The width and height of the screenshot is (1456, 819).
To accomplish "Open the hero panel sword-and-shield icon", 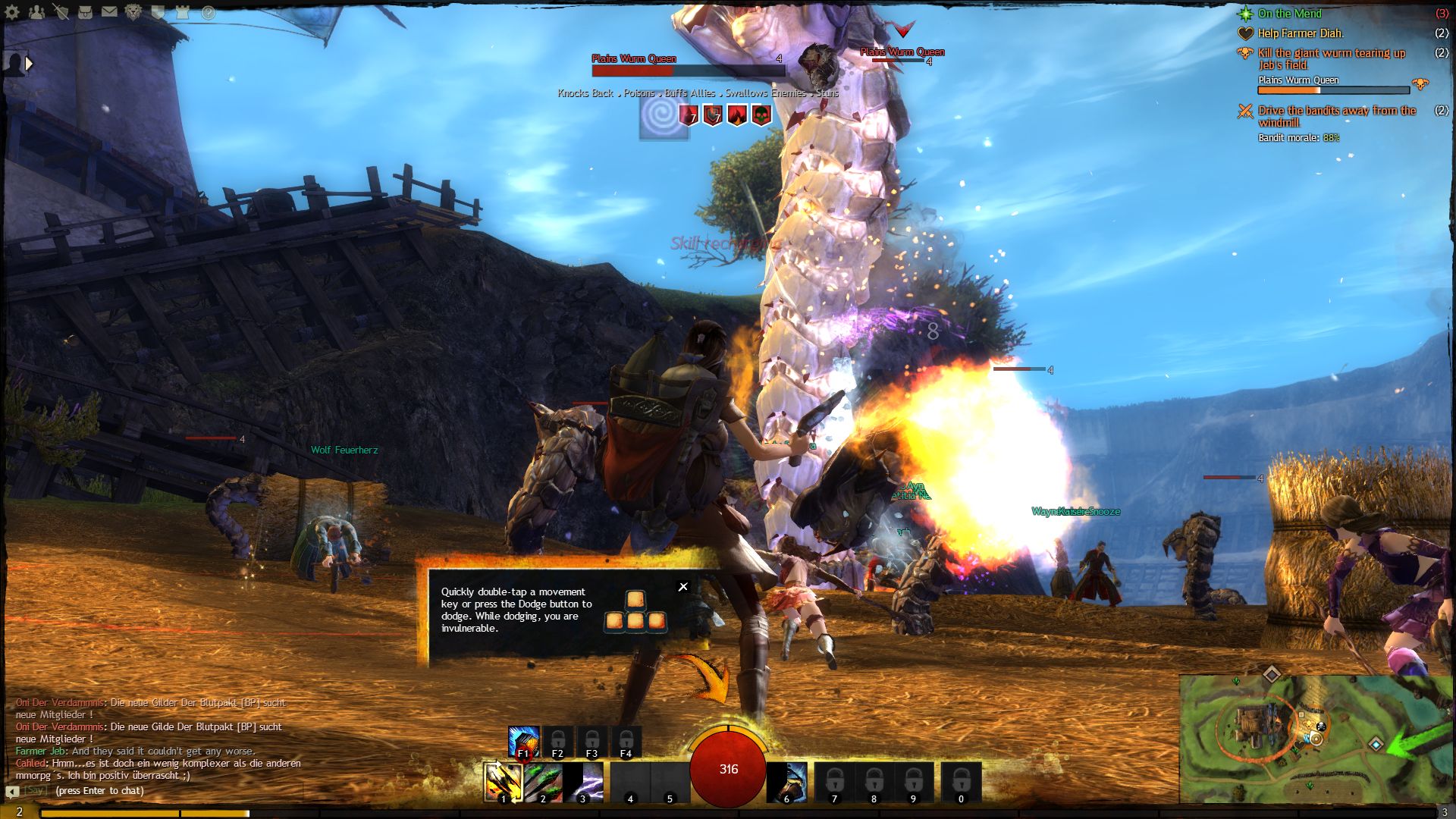I will tap(61, 12).
